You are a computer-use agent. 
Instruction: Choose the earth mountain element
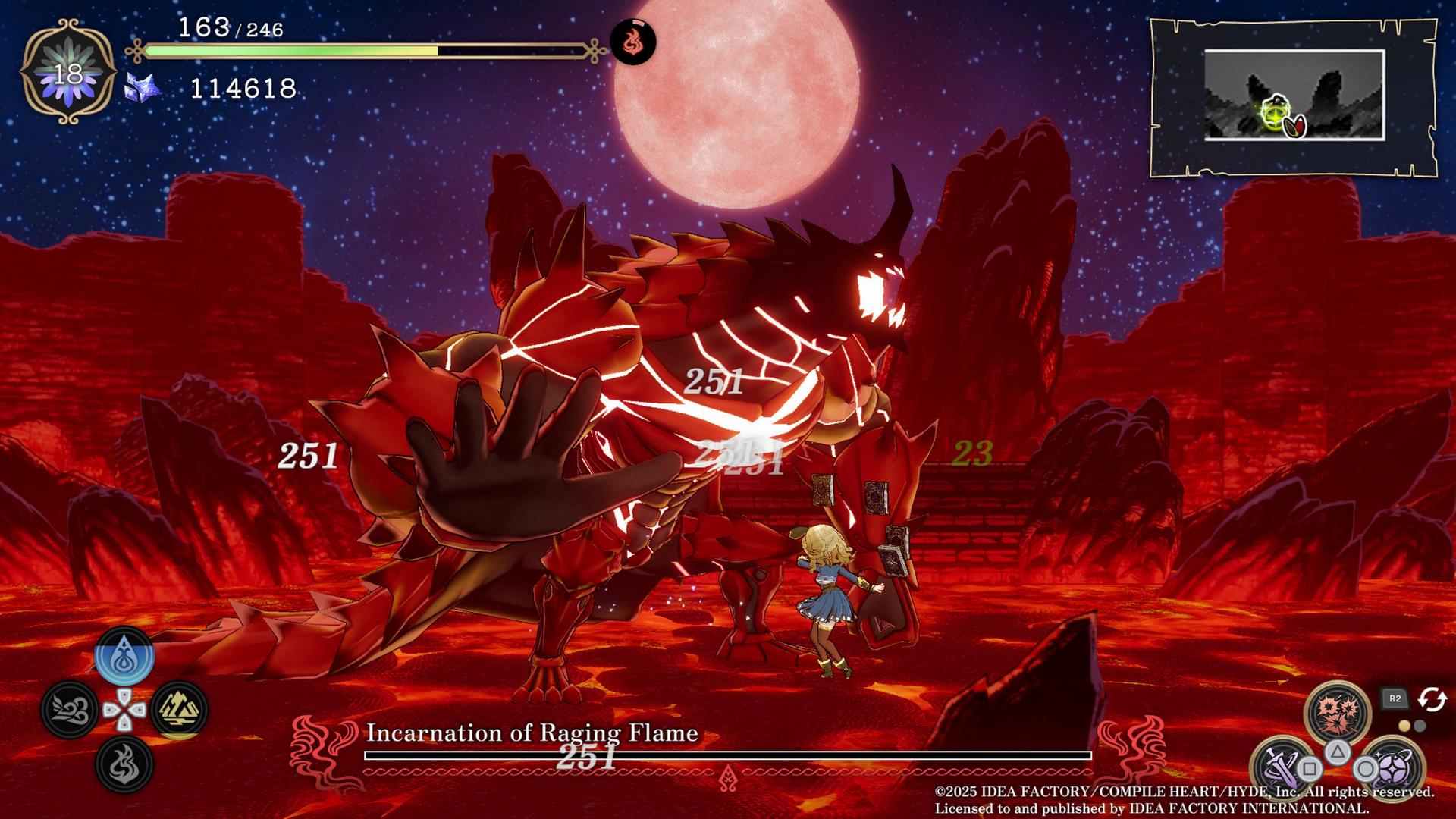coord(179,710)
